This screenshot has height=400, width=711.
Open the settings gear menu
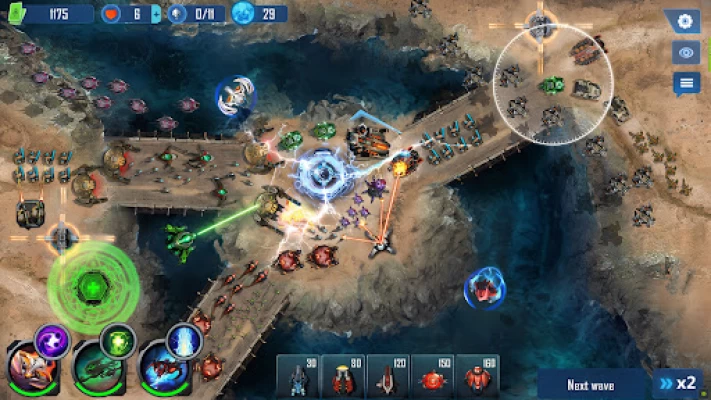click(x=685, y=21)
